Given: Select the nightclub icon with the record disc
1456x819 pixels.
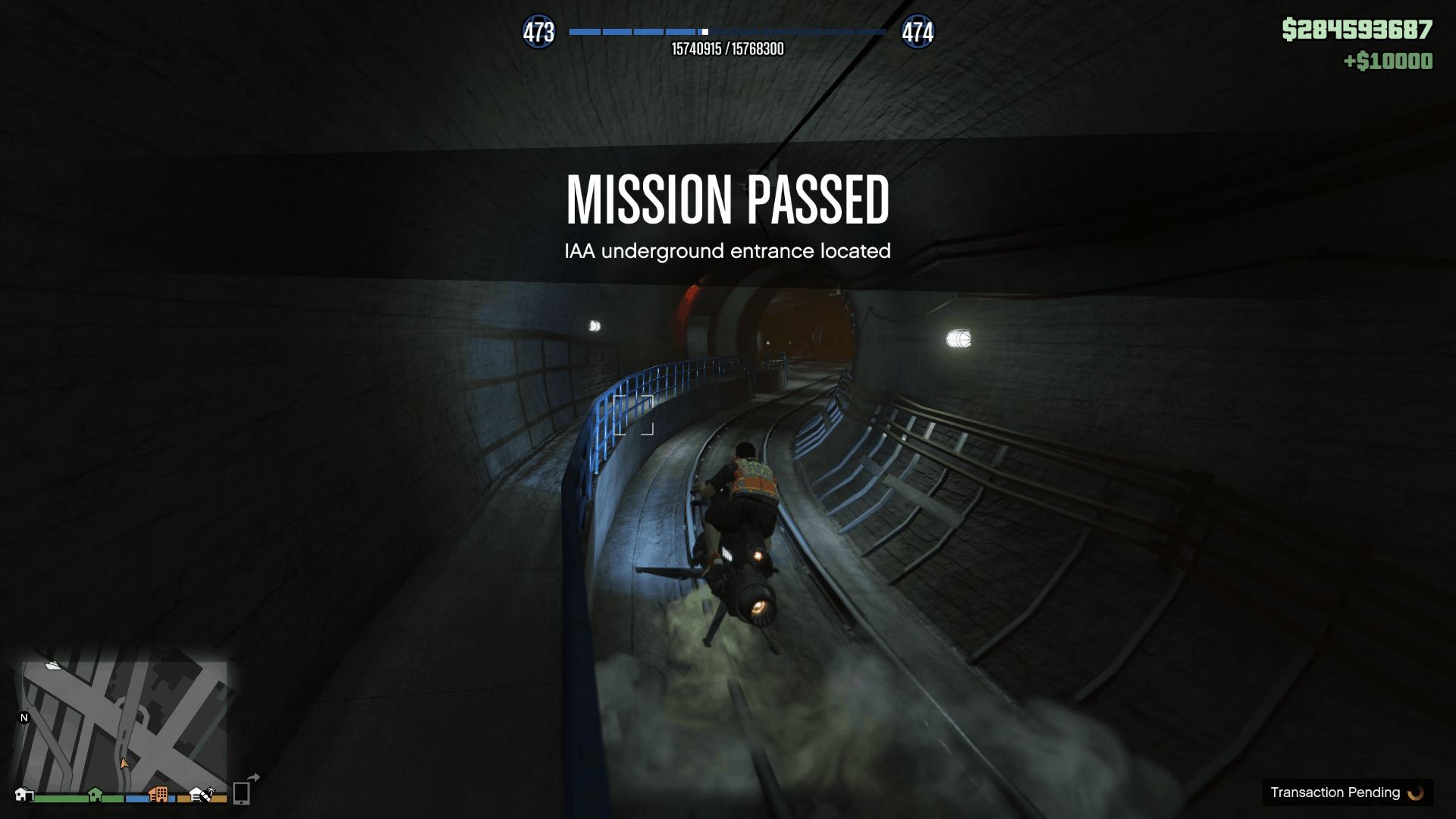Looking at the screenshot, I should [201, 794].
